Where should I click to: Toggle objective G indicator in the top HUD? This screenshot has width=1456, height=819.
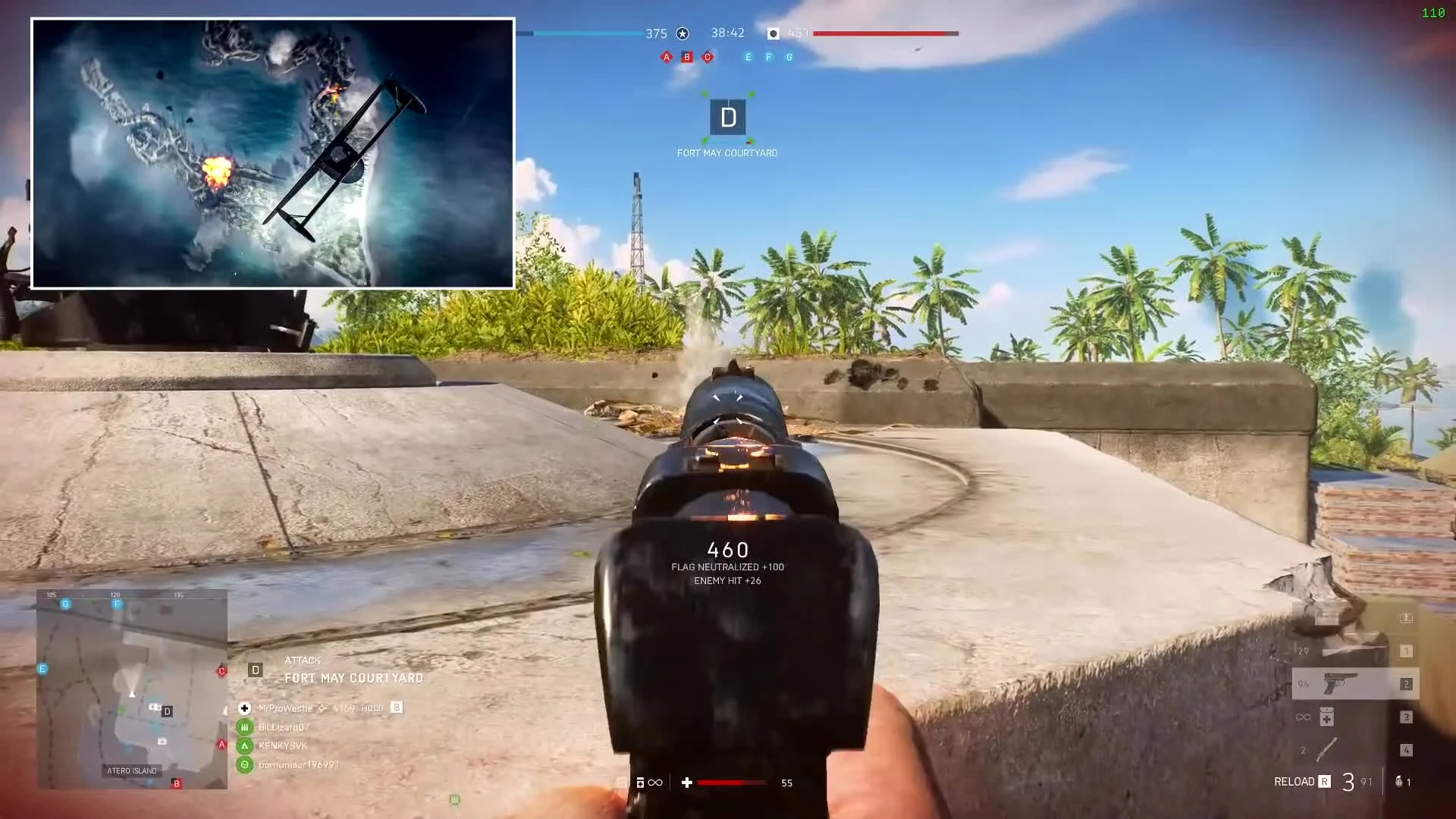789,56
